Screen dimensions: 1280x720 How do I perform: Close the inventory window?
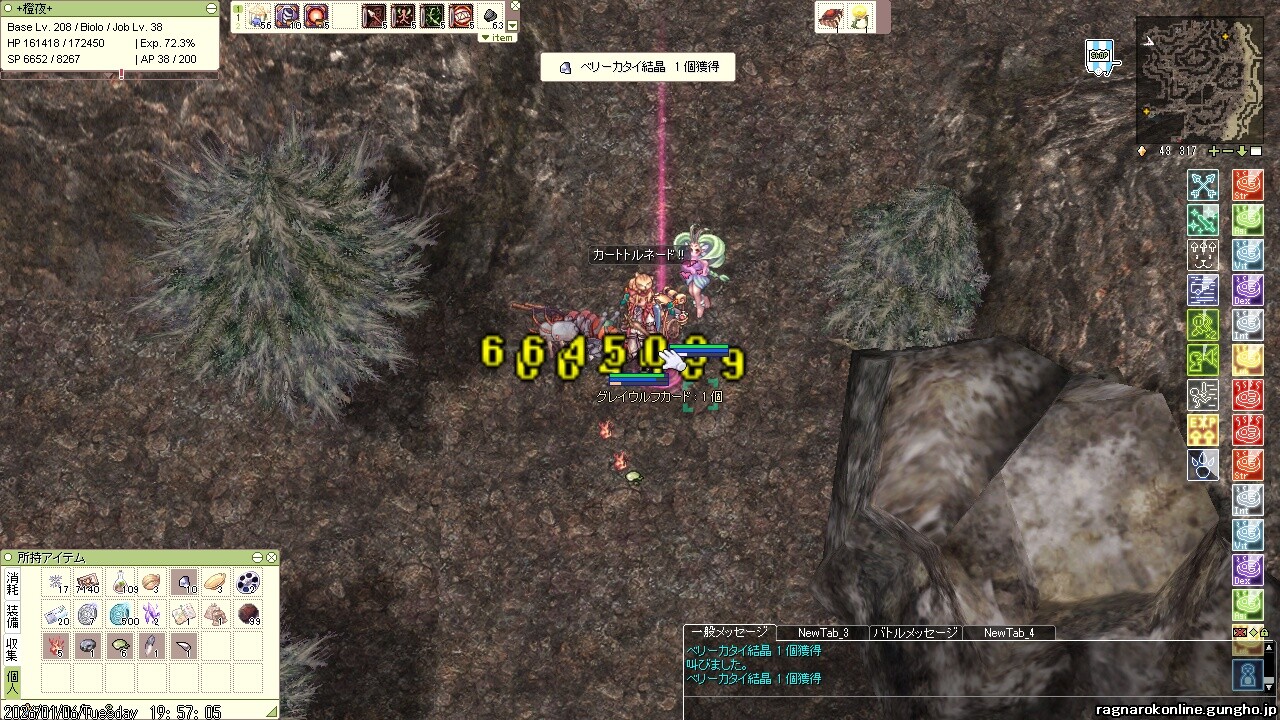[x=271, y=557]
